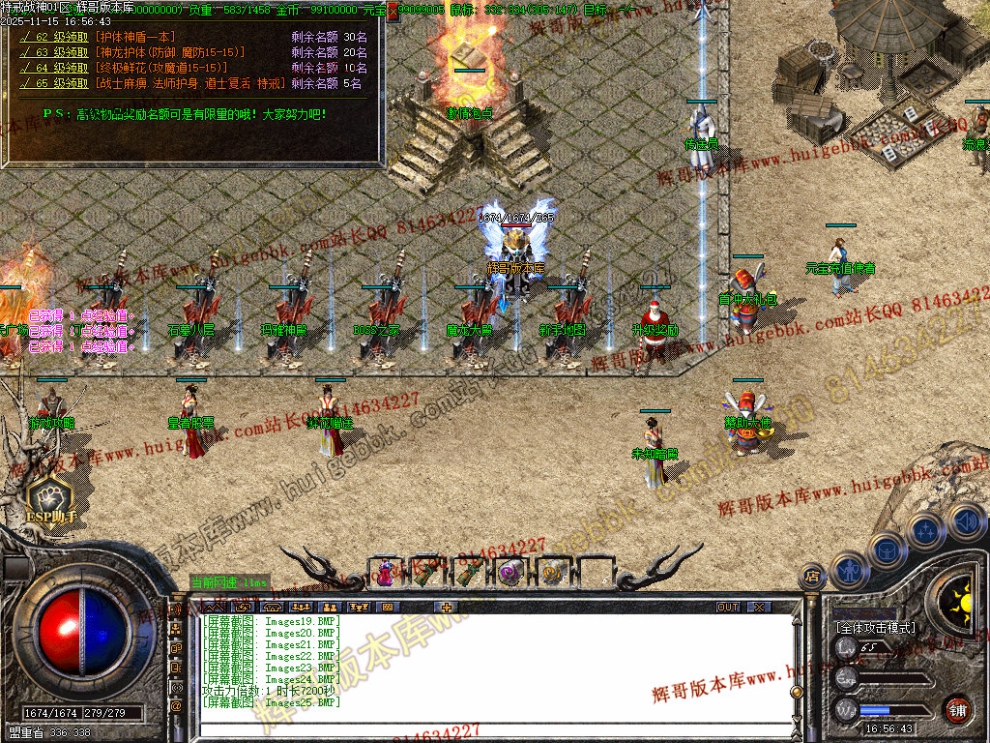This screenshot has height=743, width=990.
Task: Close the level reward dialog
Action: pyautogui.click(x=392, y=13)
